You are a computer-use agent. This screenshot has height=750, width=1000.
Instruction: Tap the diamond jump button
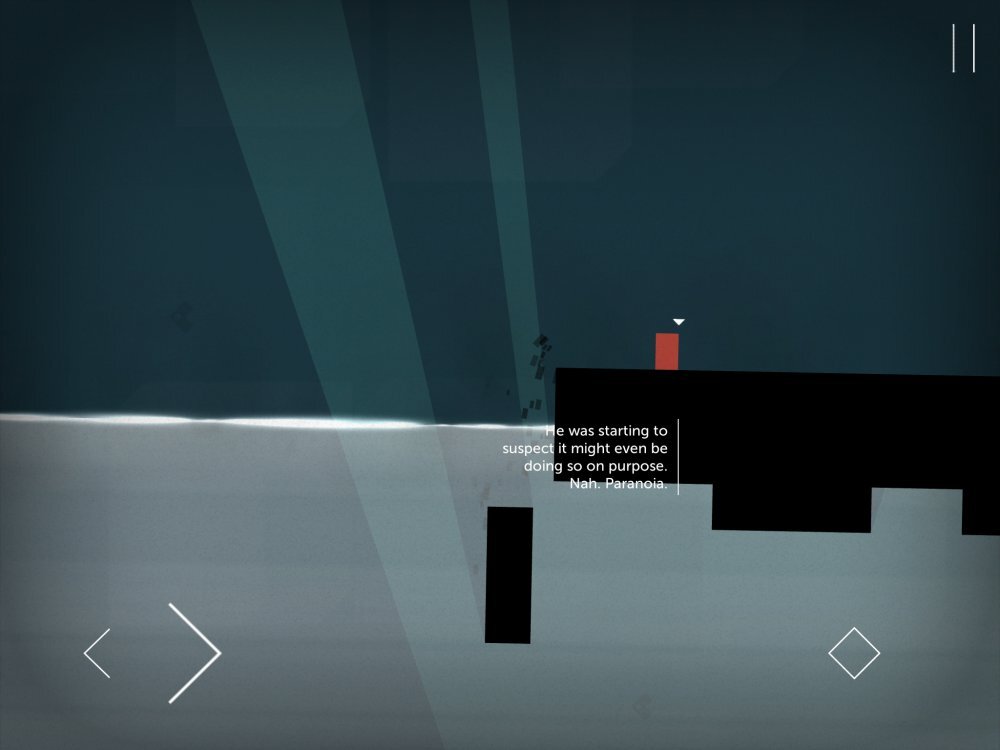click(x=854, y=653)
